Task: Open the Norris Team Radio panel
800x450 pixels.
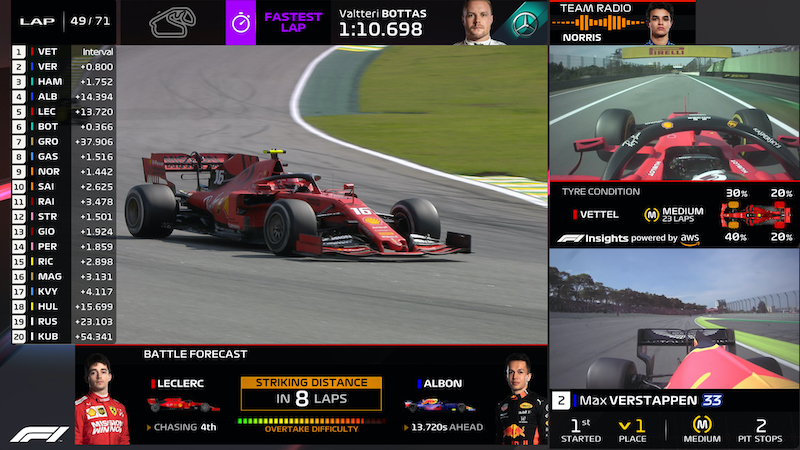Action: coord(621,22)
